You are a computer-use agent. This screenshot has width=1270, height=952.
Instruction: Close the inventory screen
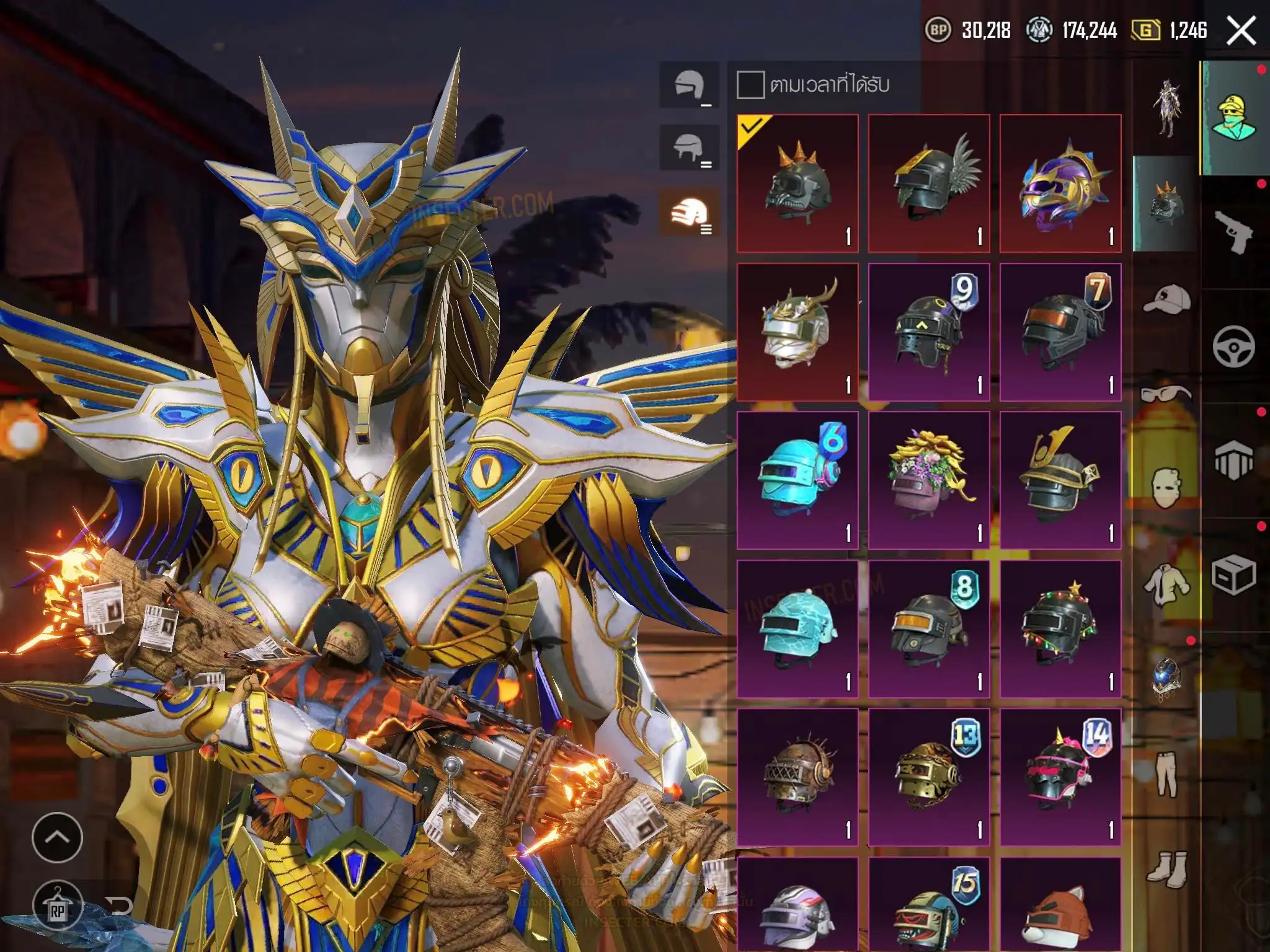point(1241,30)
